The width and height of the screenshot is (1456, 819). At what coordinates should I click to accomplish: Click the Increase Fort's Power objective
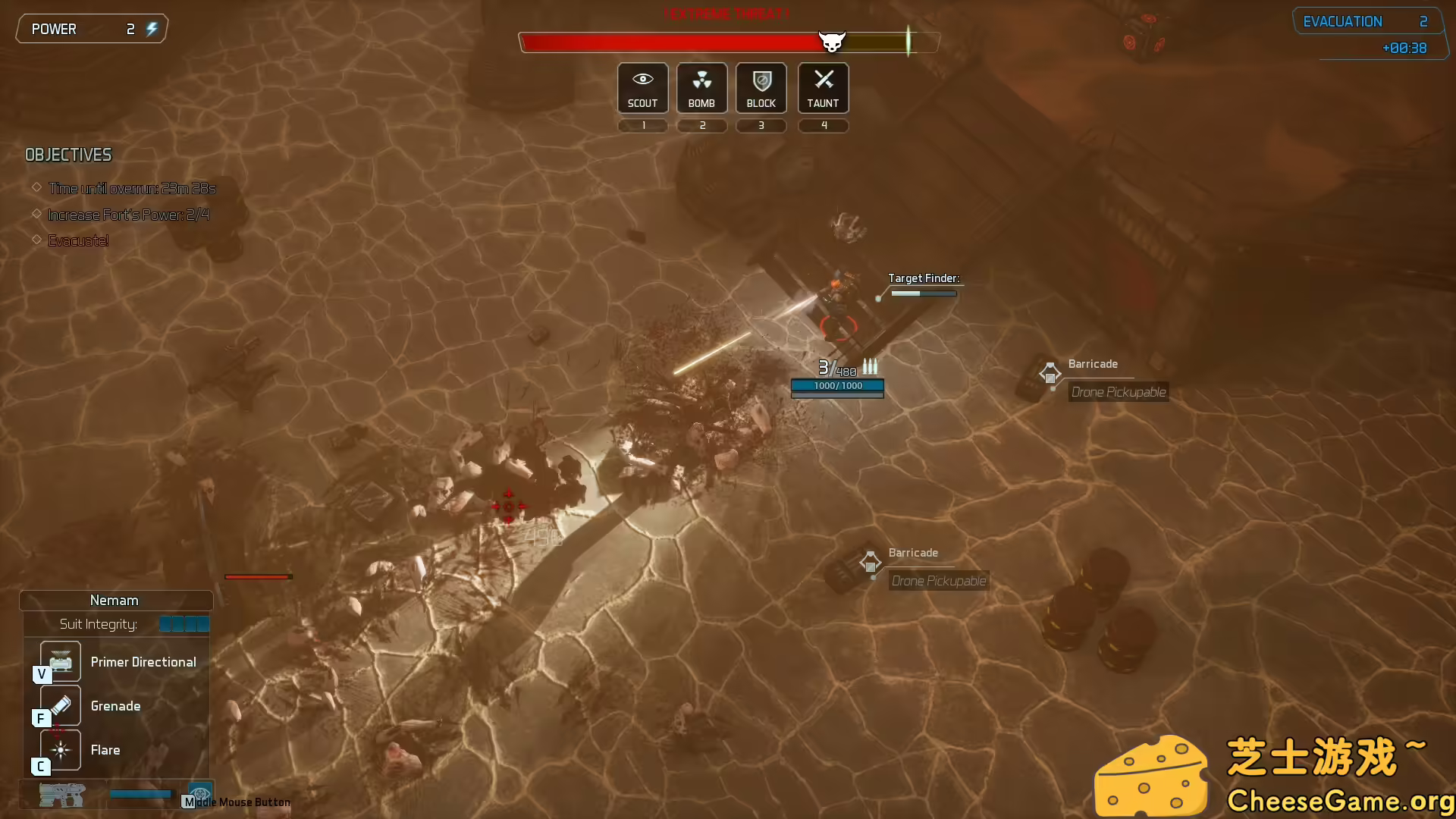pos(128,215)
